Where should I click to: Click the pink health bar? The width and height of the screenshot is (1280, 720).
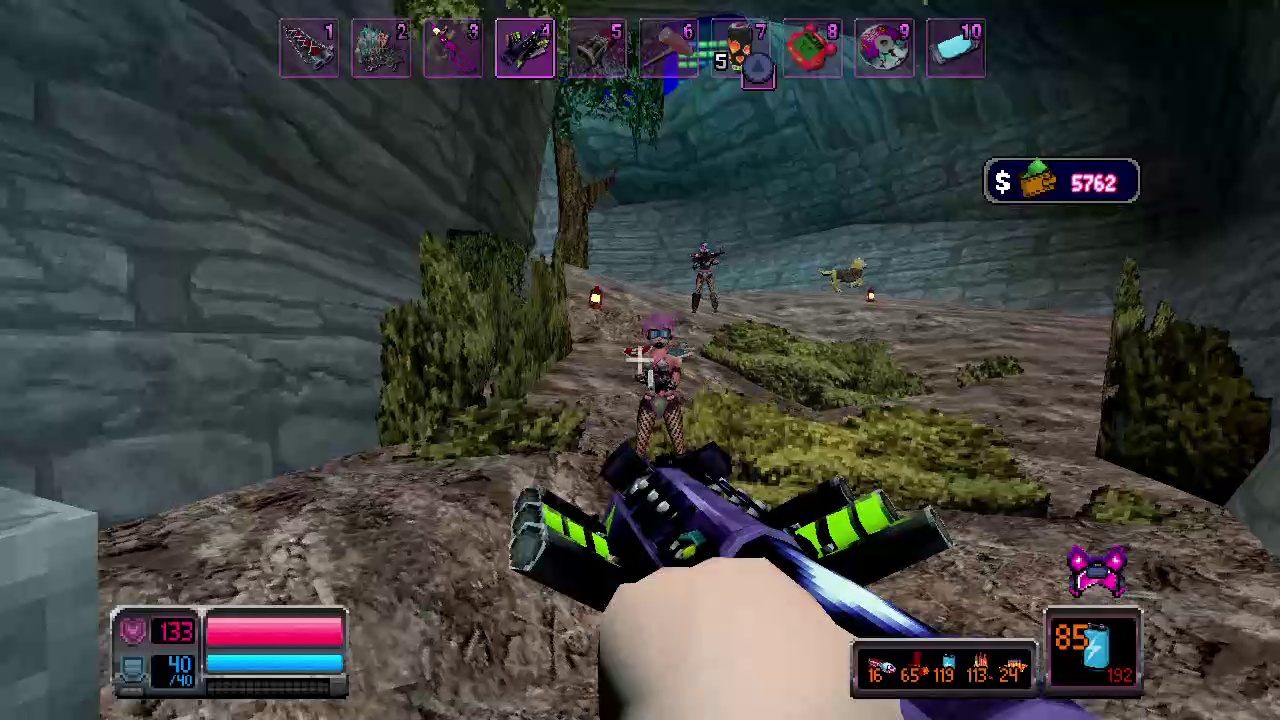coord(275,628)
